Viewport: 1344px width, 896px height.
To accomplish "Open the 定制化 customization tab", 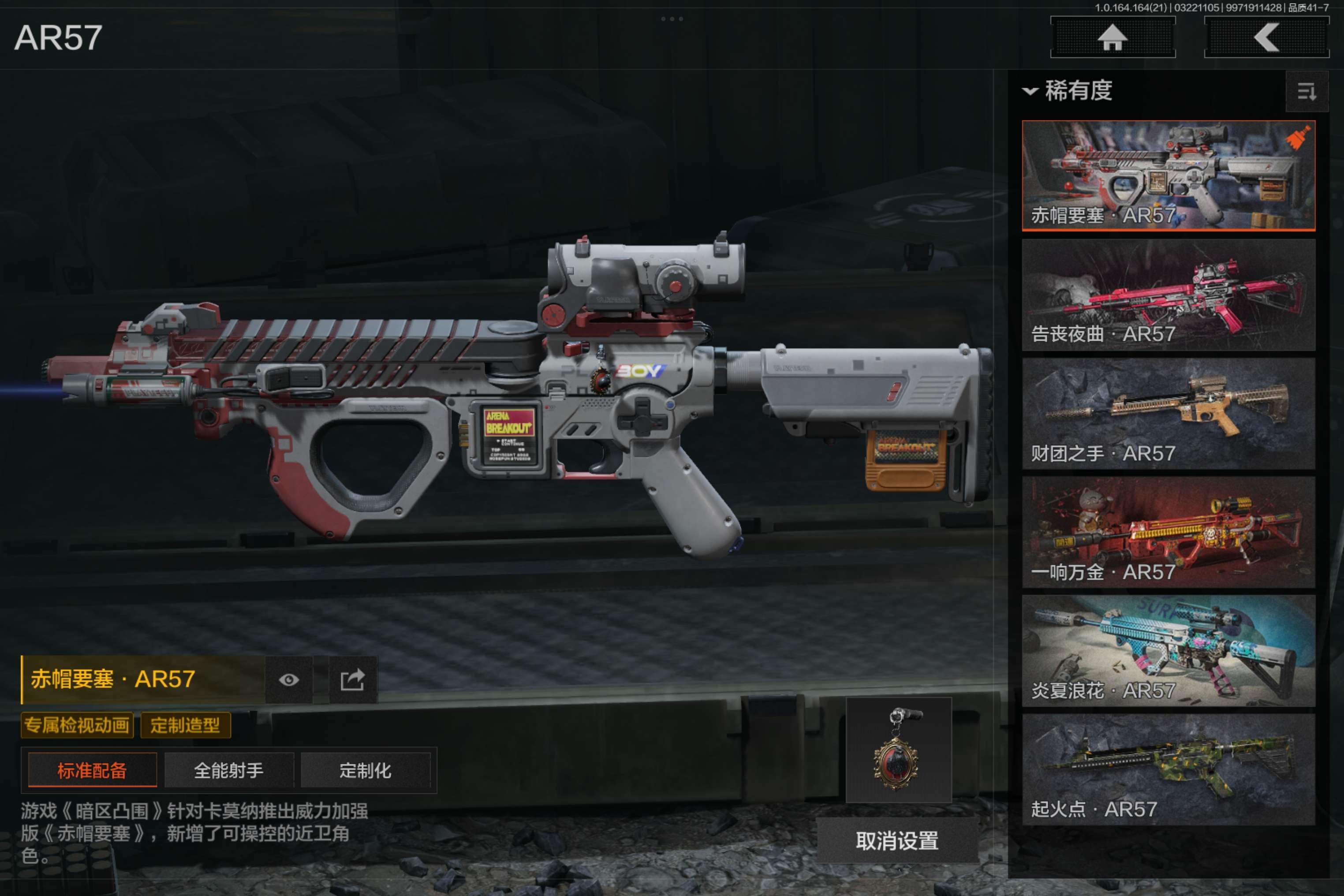I will coord(365,770).
